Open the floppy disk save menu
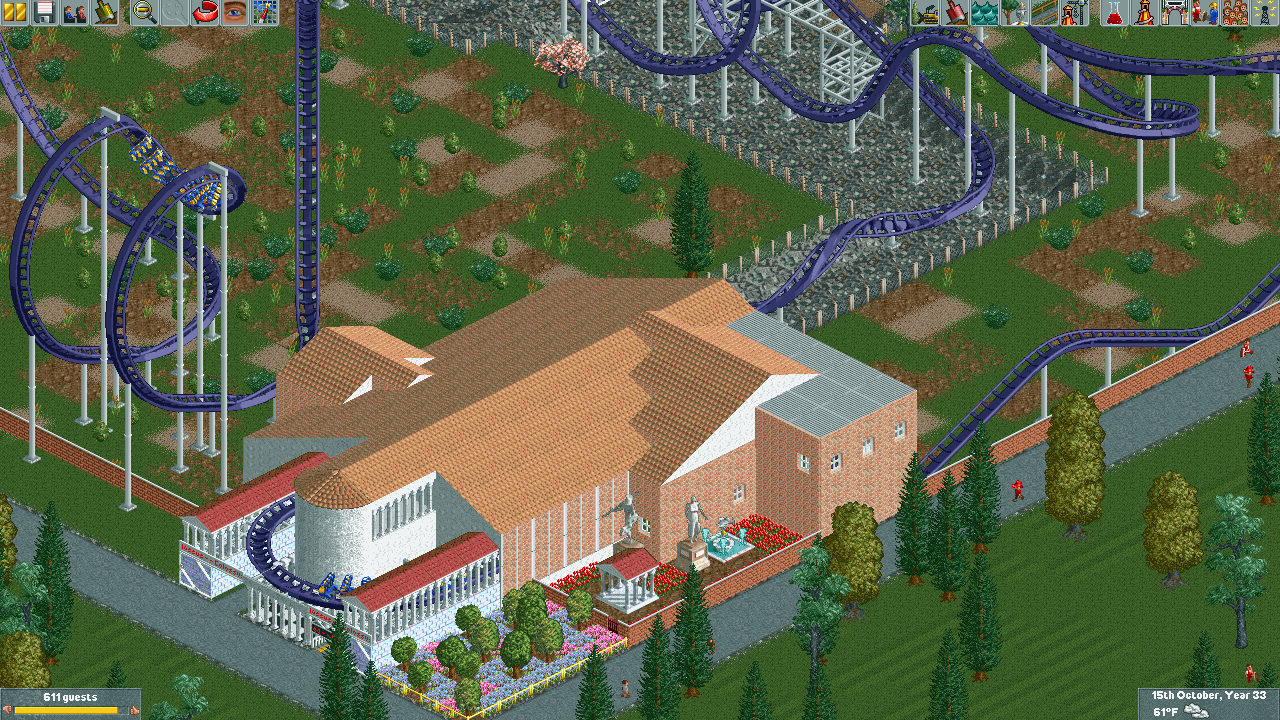 (44, 12)
